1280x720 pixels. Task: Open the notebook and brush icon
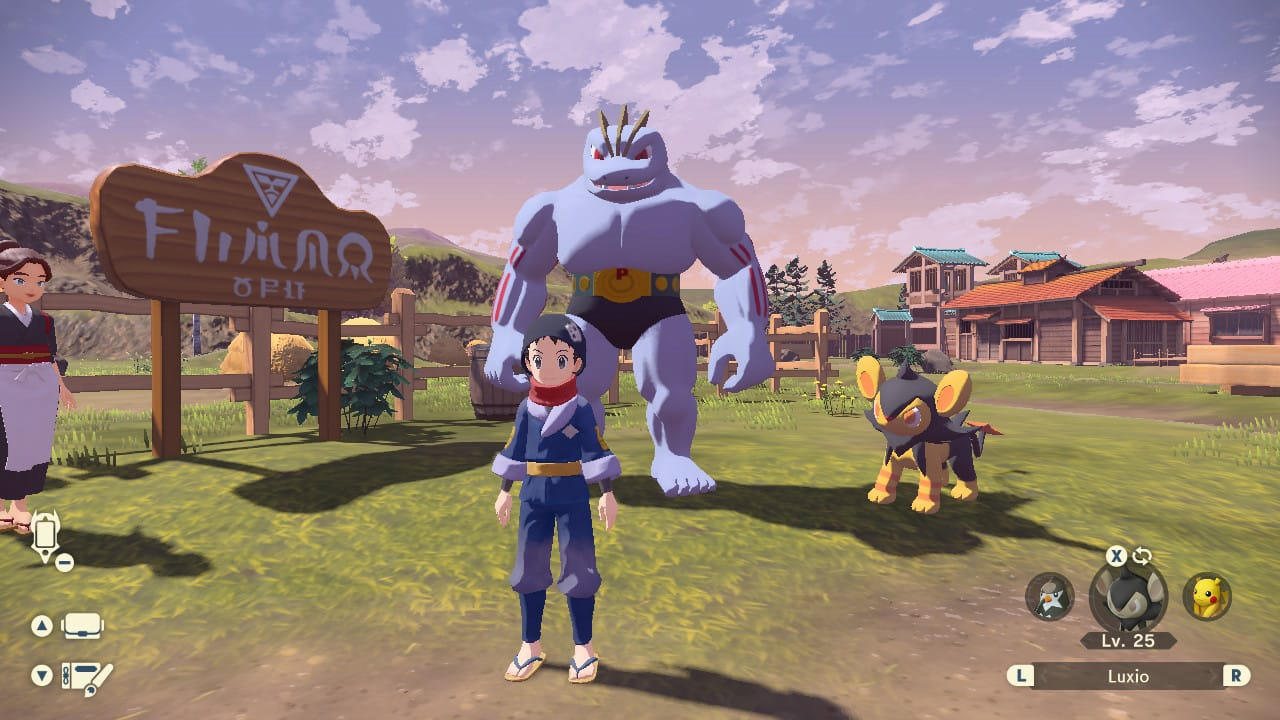(x=86, y=675)
